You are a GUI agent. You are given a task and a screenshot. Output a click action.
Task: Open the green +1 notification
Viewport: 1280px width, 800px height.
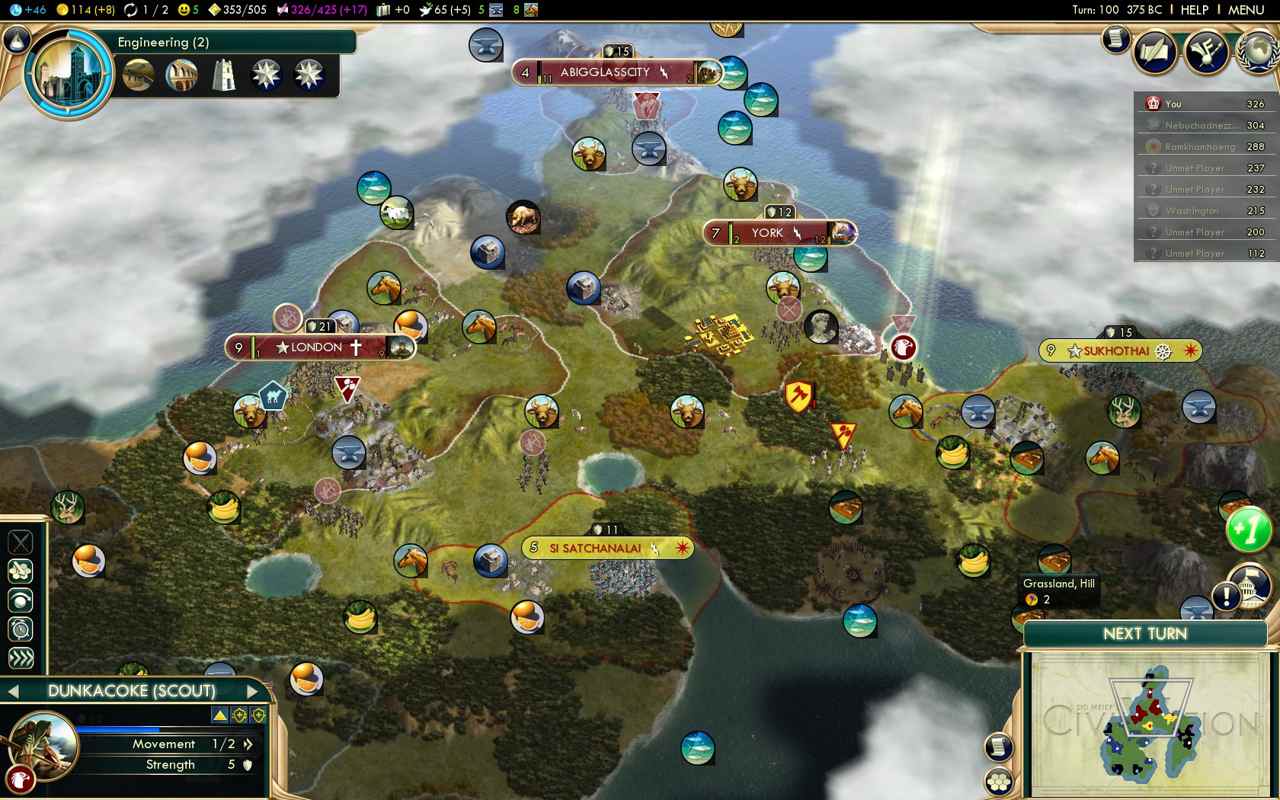(1248, 528)
